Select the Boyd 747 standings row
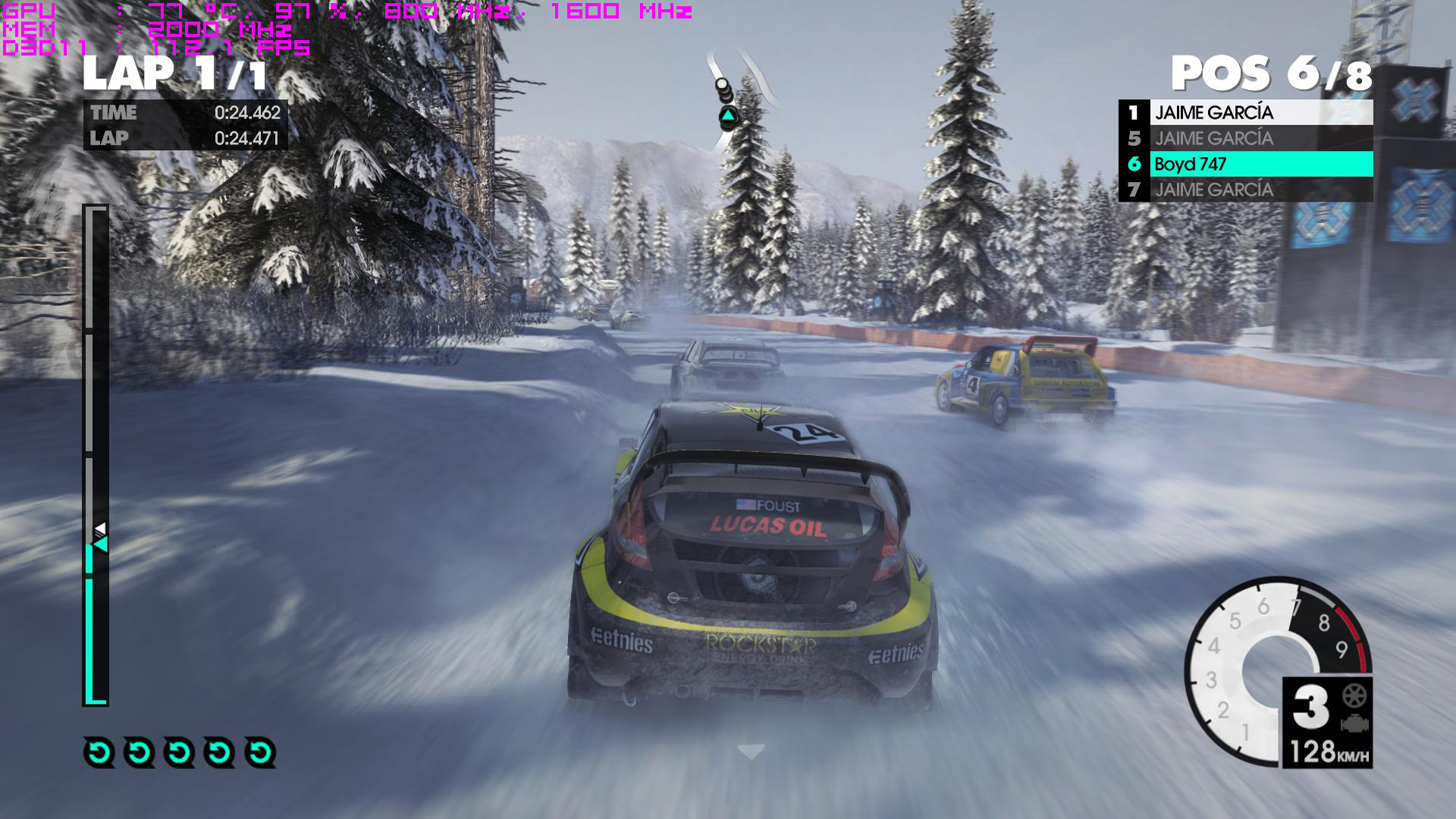 pyautogui.click(x=1245, y=164)
